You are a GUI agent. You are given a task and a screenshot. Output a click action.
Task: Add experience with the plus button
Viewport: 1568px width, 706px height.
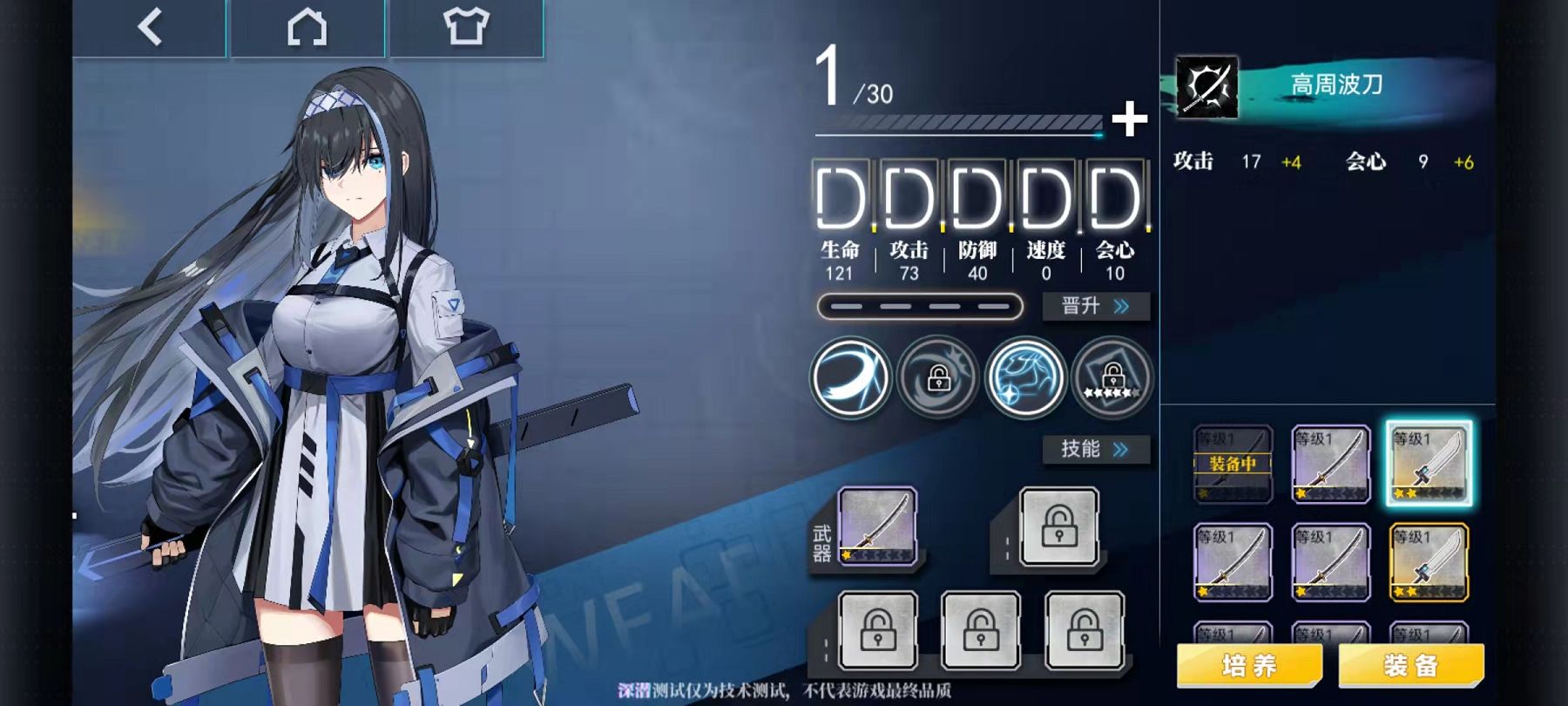click(1129, 119)
